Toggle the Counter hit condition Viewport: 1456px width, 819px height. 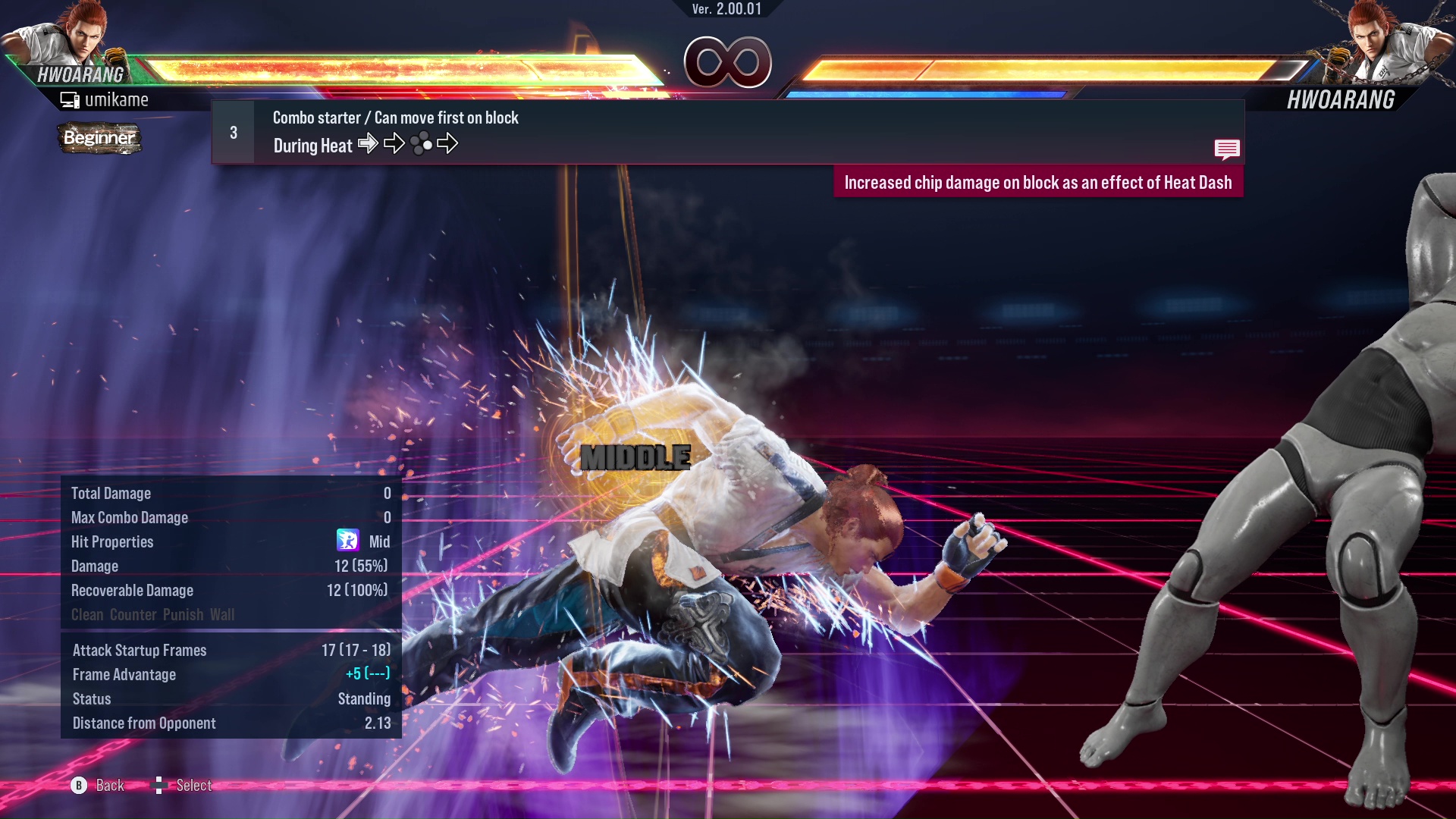click(133, 615)
